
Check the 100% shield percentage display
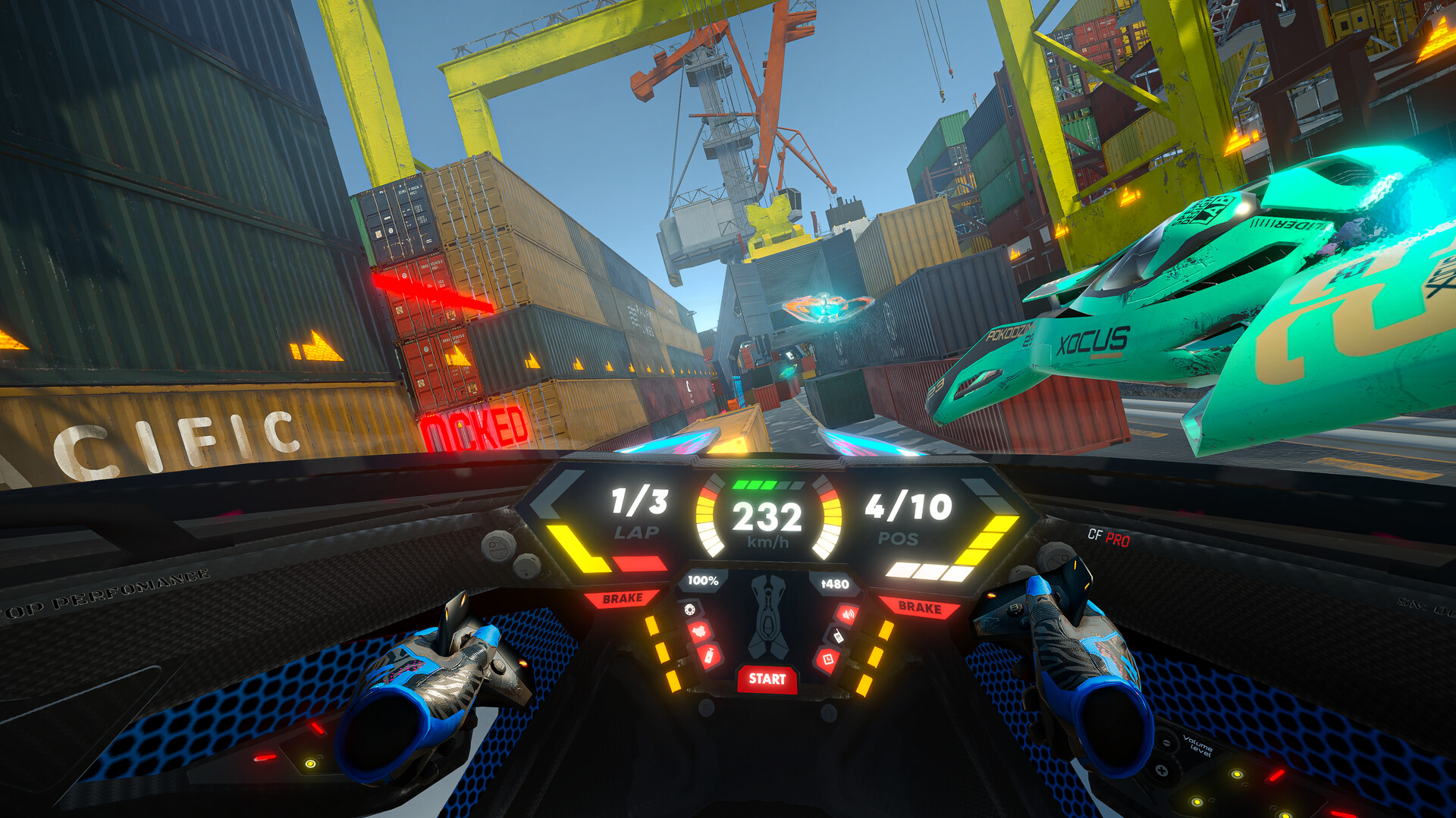tap(703, 581)
